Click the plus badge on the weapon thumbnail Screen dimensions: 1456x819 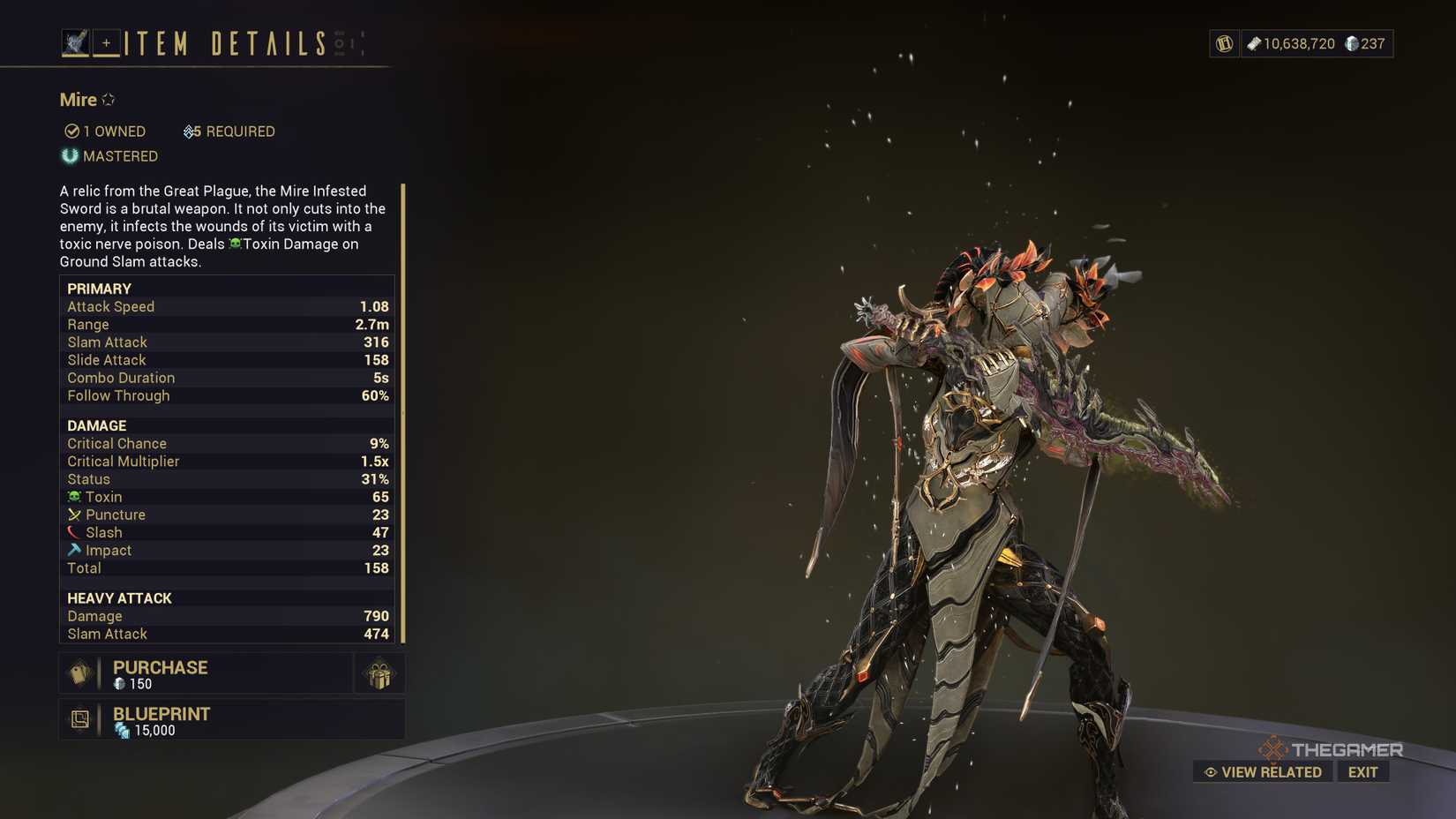(x=106, y=41)
